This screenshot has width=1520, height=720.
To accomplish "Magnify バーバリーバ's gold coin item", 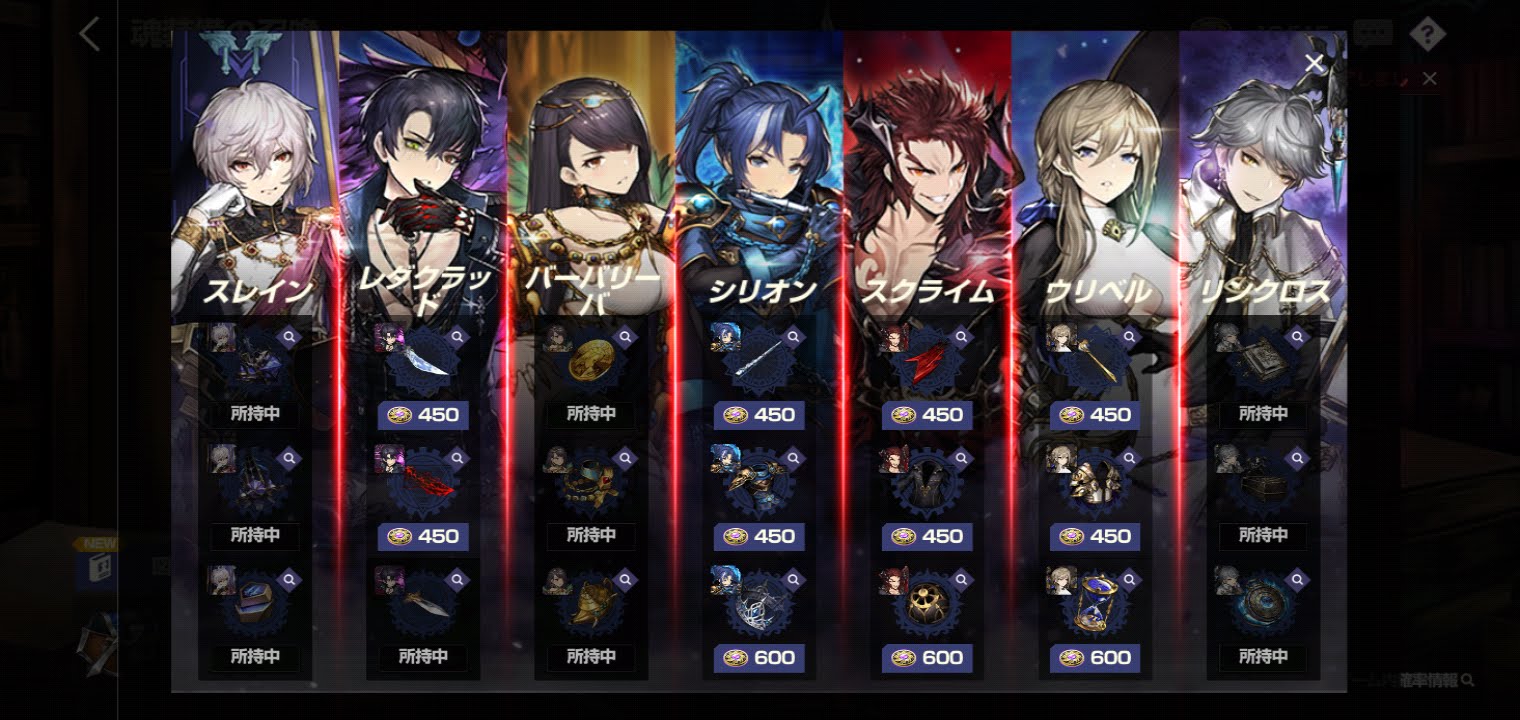I will (x=627, y=336).
